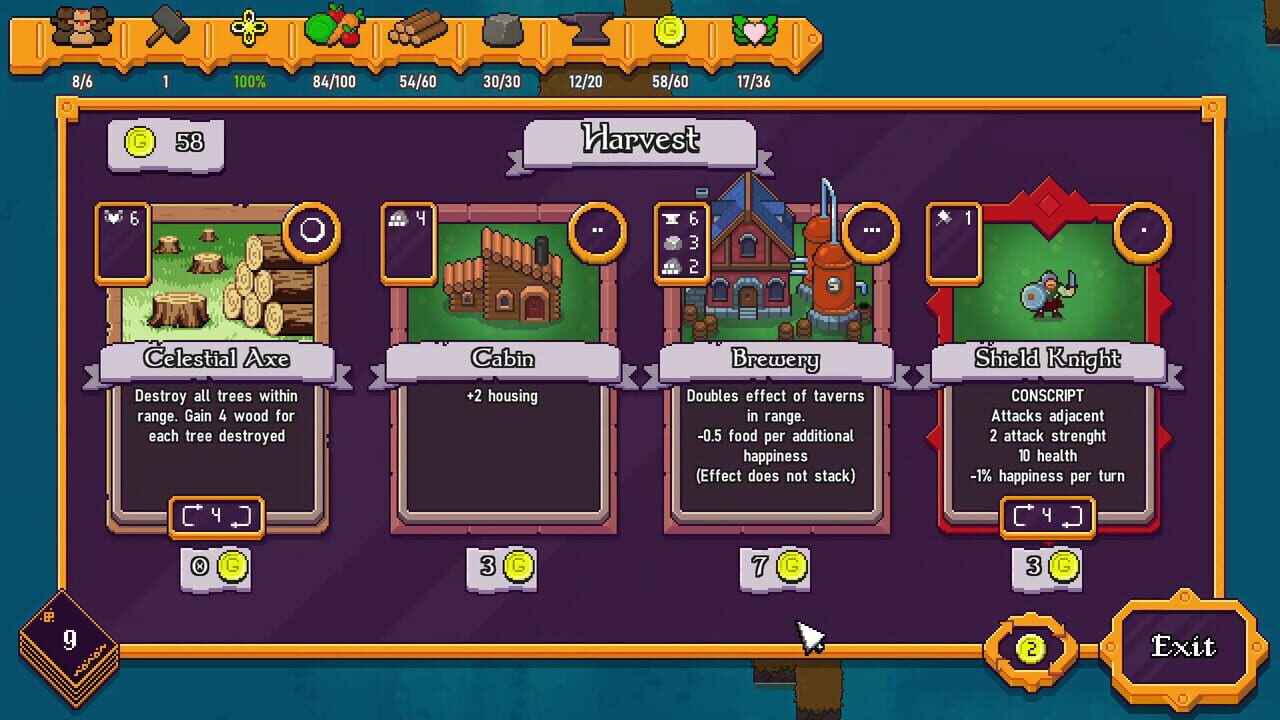
Task: Click the fruit food resource icon
Action: [x=335, y=30]
